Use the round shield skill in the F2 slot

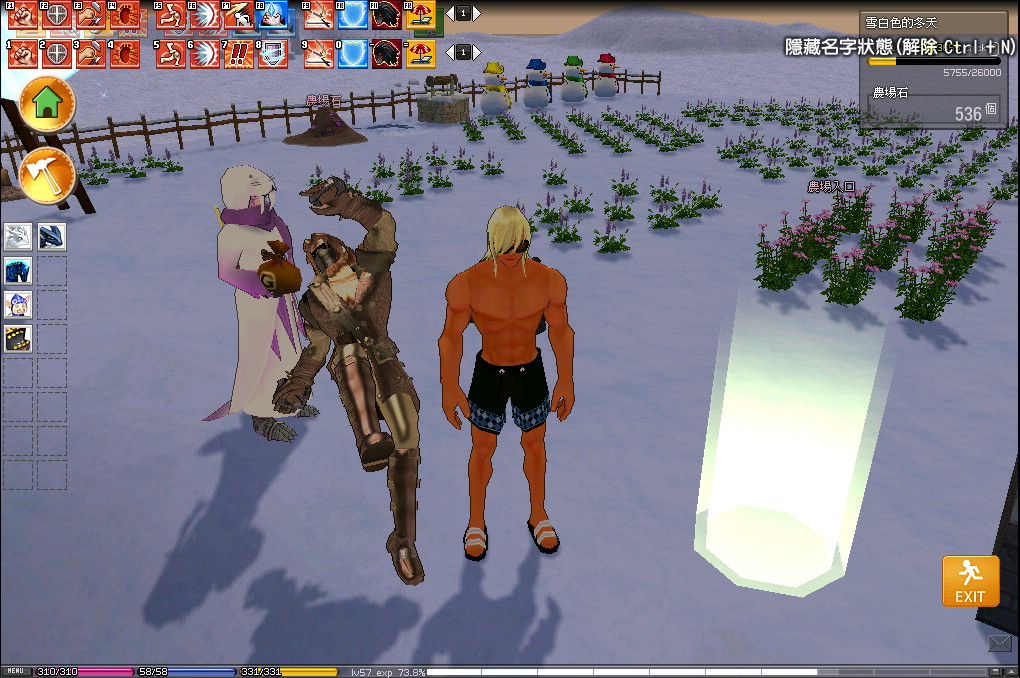pyautogui.click(x=57, y=15)
